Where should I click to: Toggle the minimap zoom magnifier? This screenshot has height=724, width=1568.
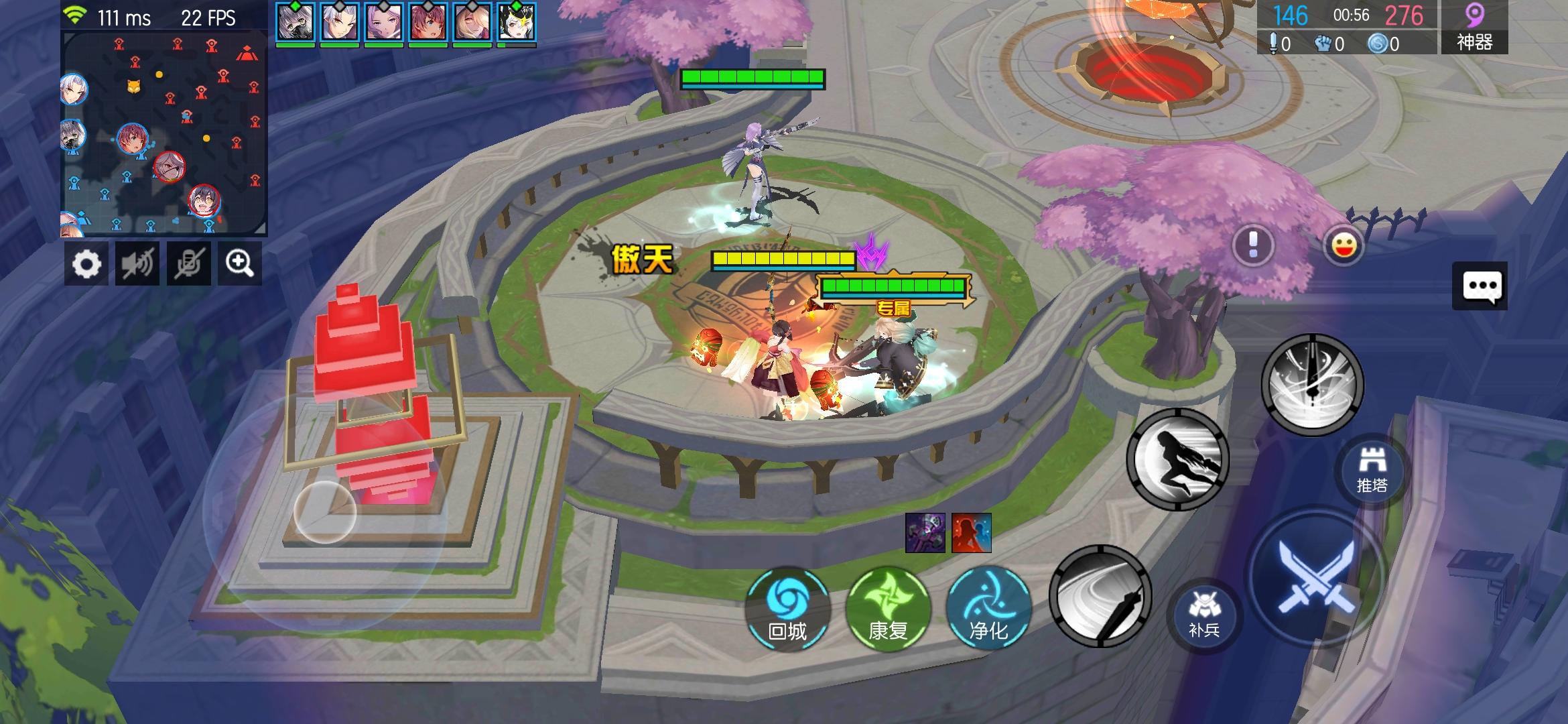239,262
